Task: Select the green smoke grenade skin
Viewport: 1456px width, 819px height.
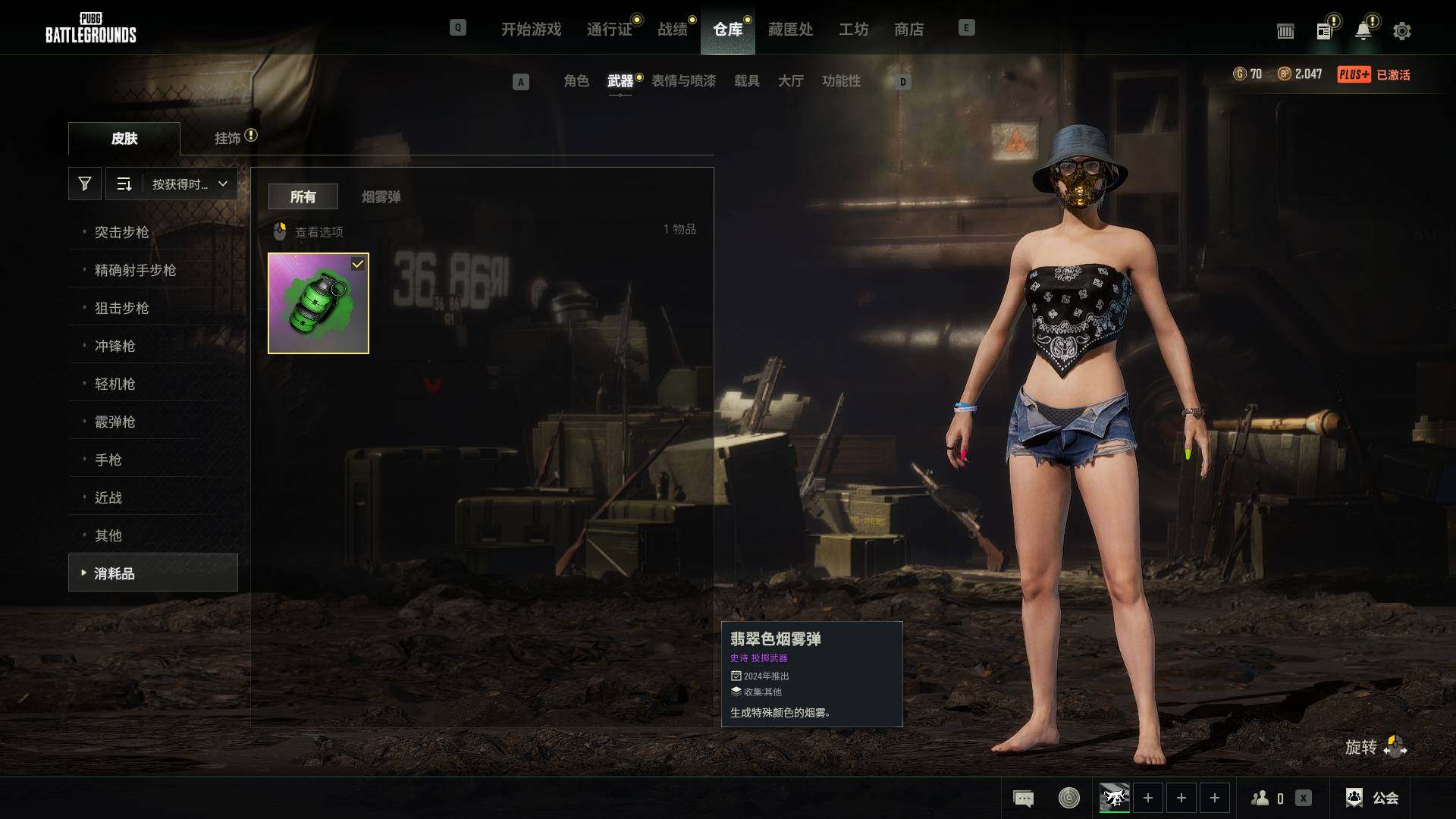Action: 318,303
